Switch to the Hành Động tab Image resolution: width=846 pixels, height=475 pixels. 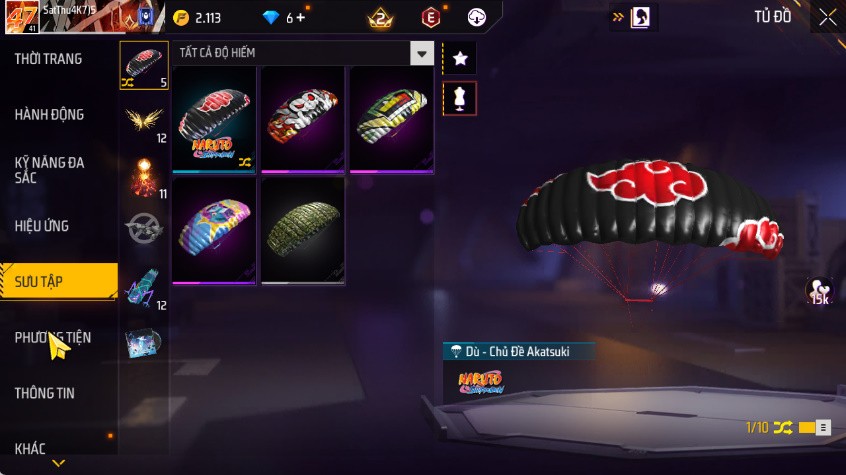coord(49,115)
